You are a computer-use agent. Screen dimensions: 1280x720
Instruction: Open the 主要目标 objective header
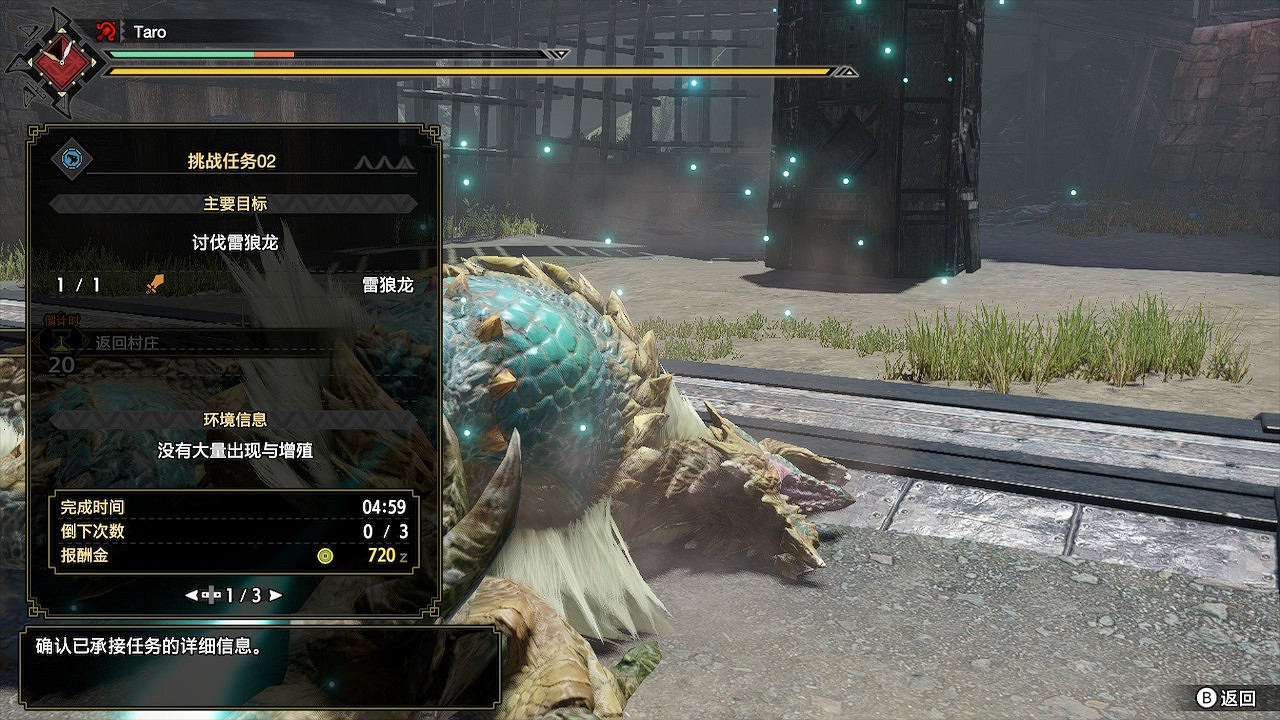click(234, 204)
